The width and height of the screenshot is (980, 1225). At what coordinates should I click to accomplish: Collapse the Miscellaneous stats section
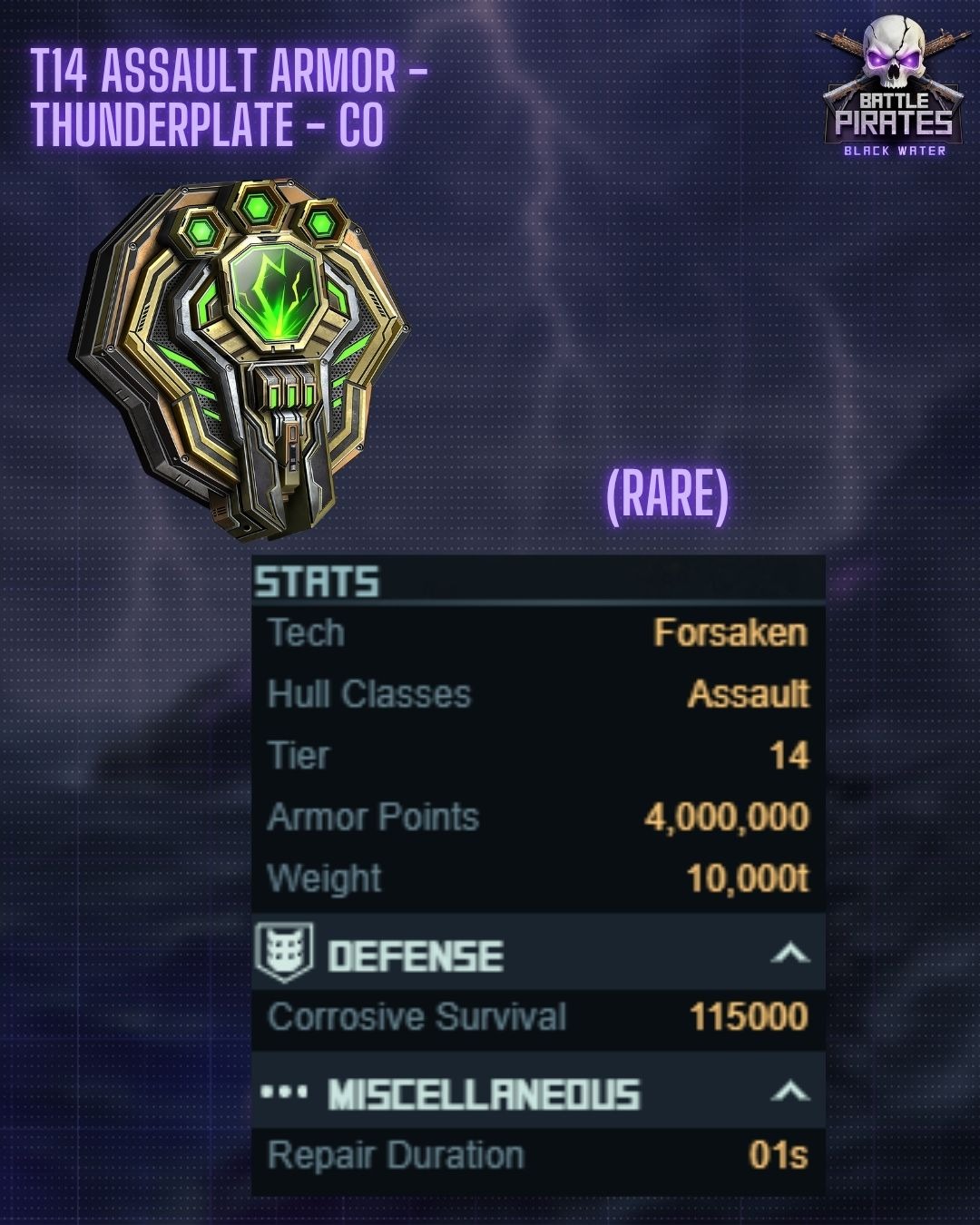(x=789, y=1092)
